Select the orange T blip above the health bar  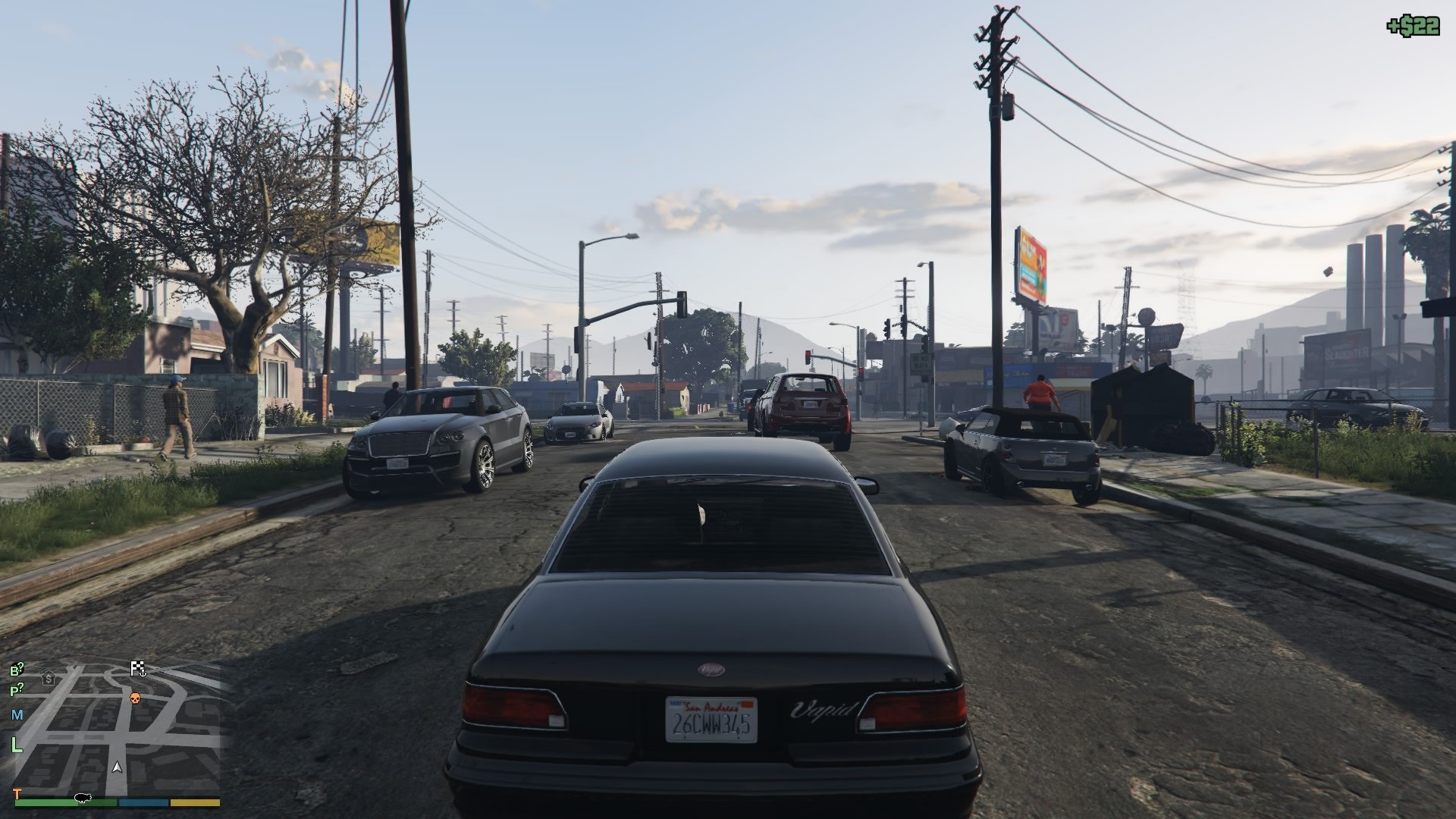(x=17, y=794)
